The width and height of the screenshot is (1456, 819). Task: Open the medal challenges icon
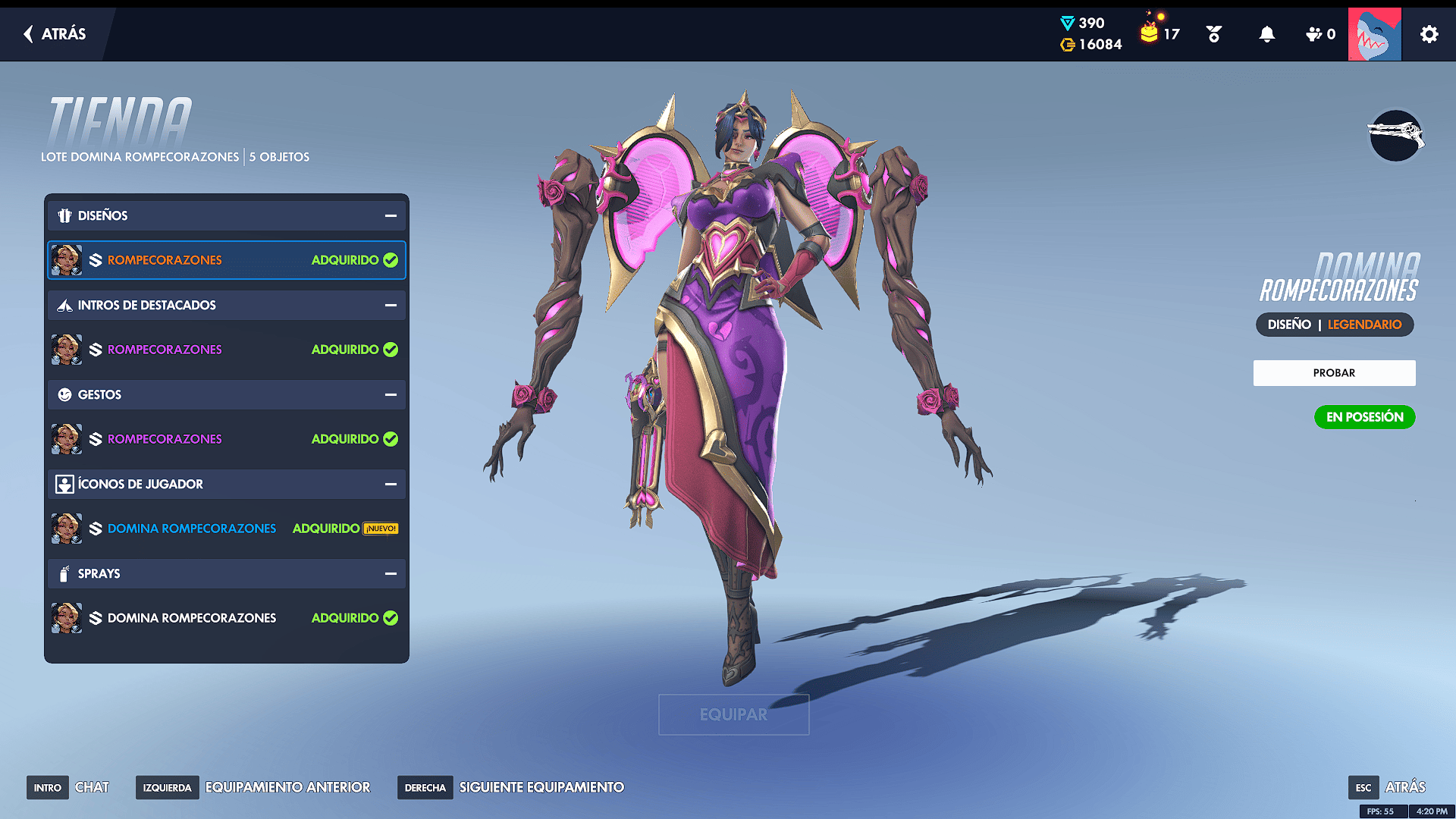point(1213,34)
